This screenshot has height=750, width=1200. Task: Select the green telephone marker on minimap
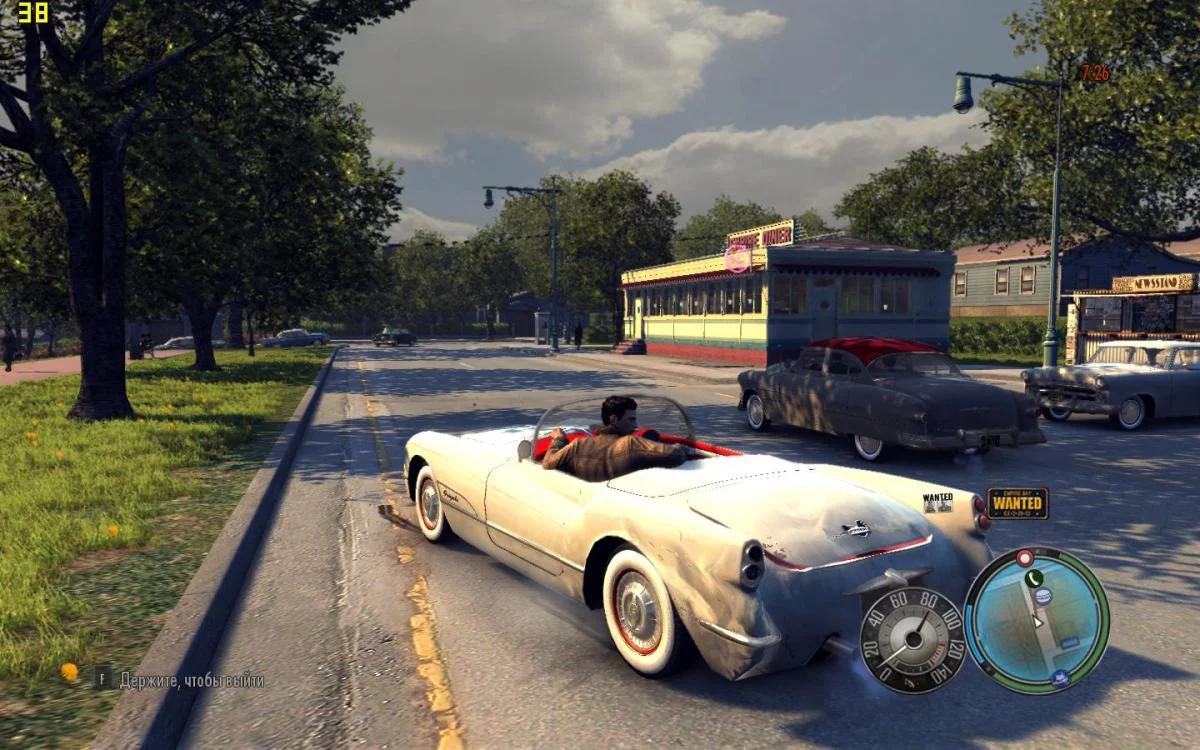click(1033, 578)
